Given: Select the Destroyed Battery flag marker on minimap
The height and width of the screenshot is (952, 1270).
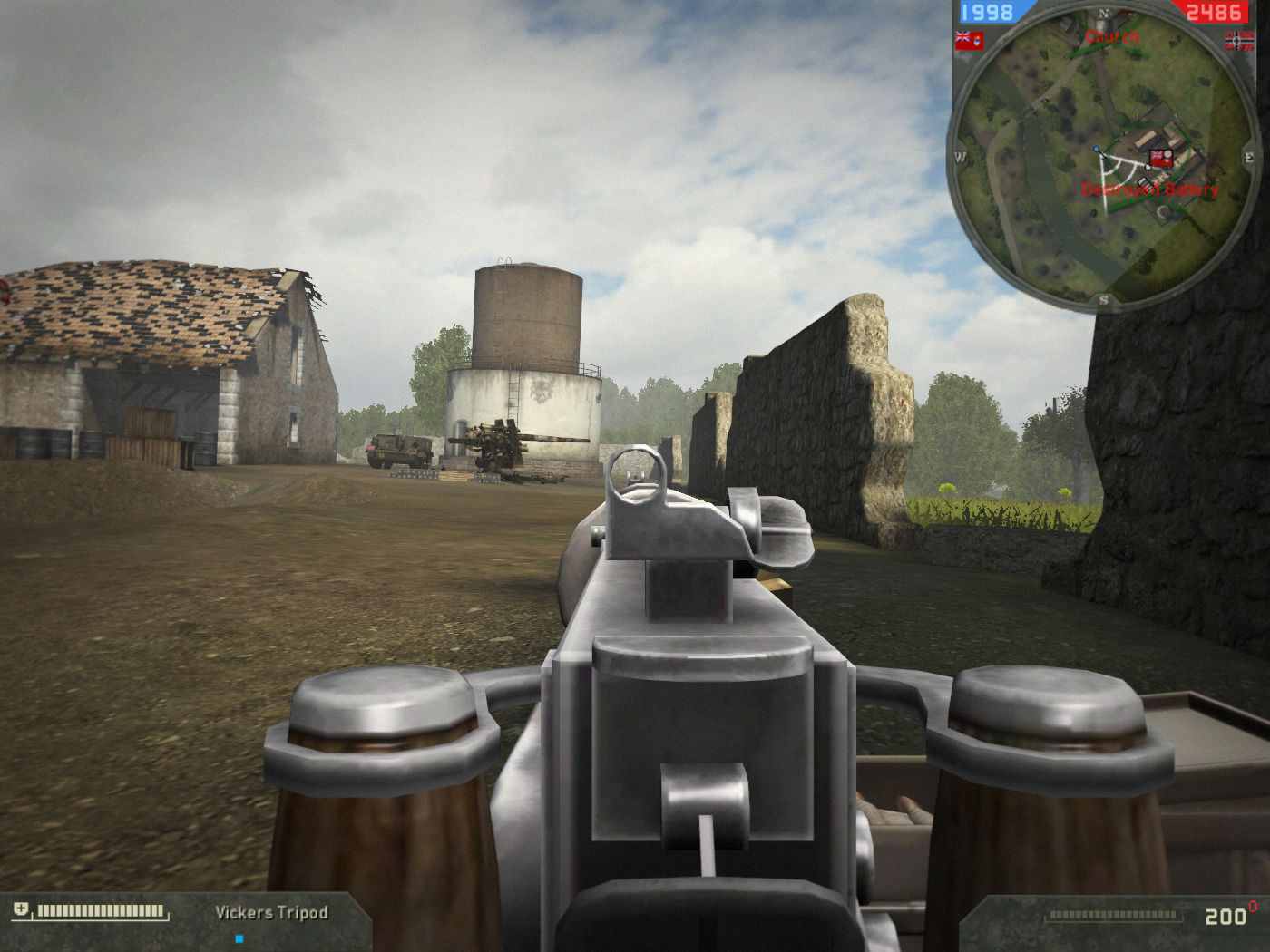Looking at the screenshot, I should click(1160, 160).
